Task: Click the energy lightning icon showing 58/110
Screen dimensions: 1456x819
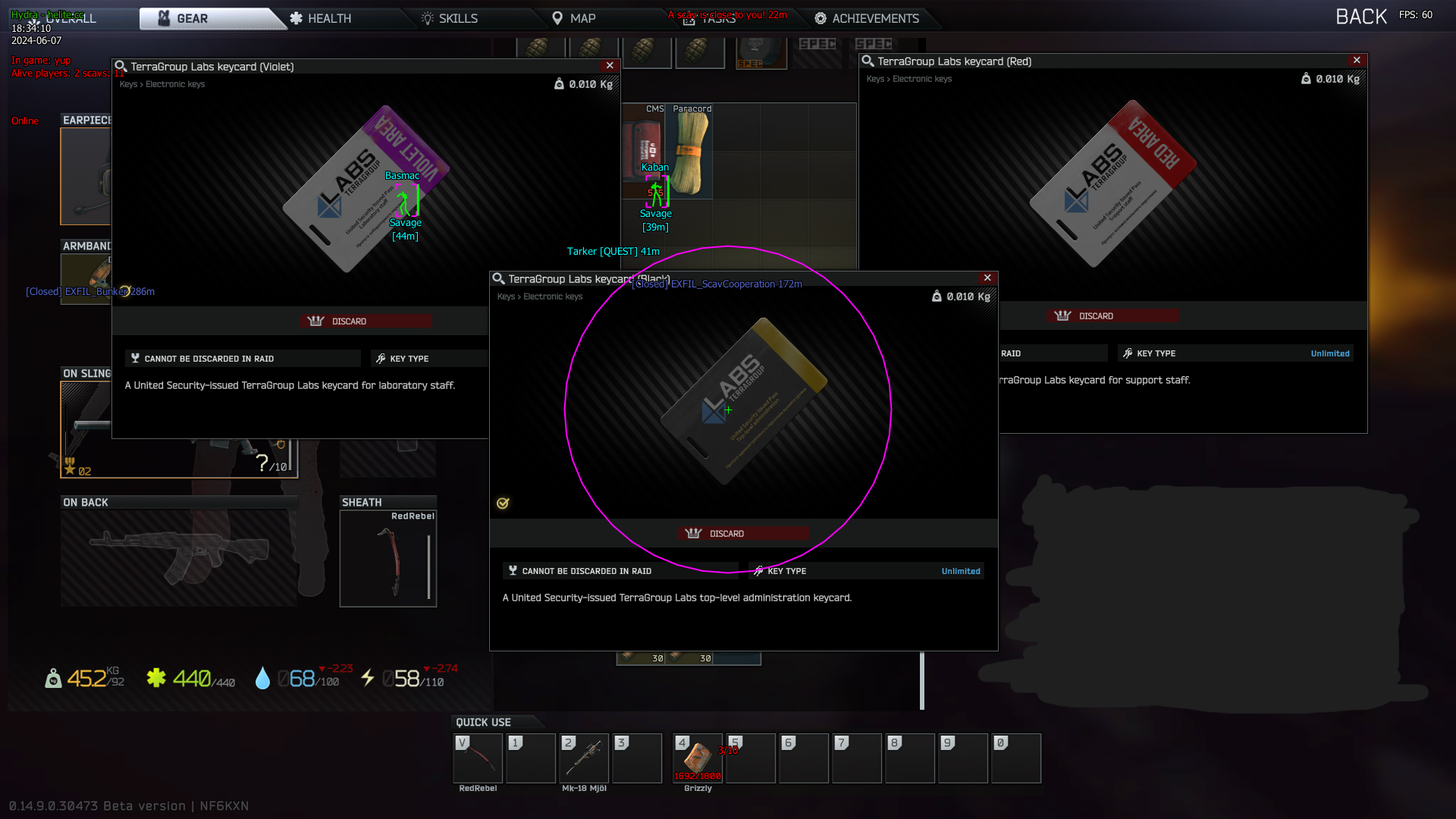Action: tap(369, 678)
